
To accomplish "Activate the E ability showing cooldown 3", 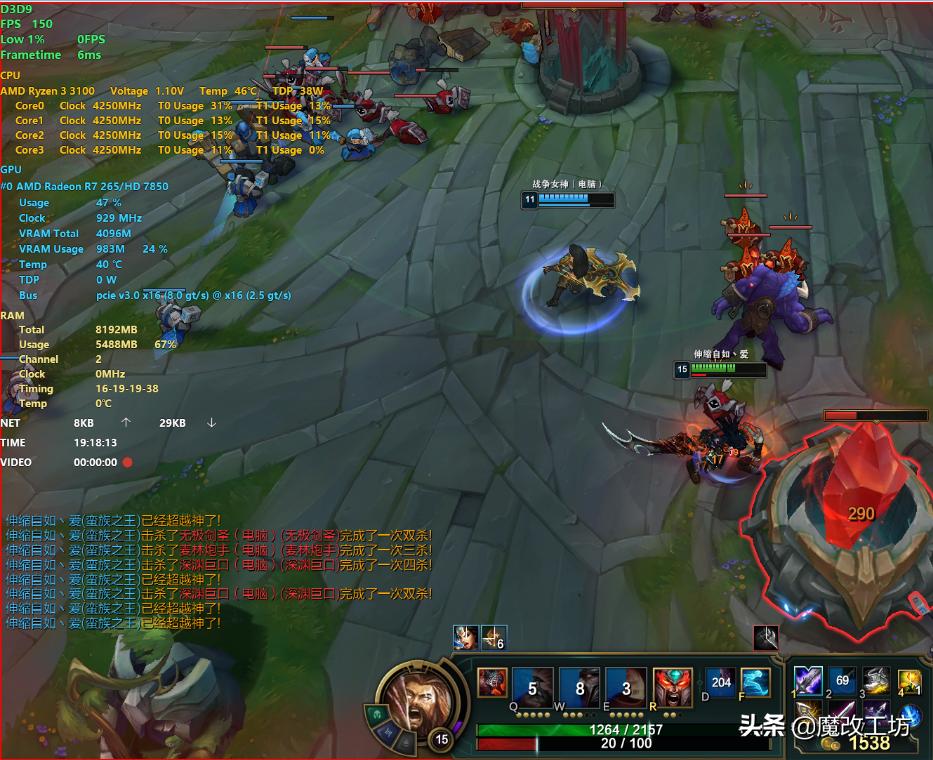I will coord(626,687).
